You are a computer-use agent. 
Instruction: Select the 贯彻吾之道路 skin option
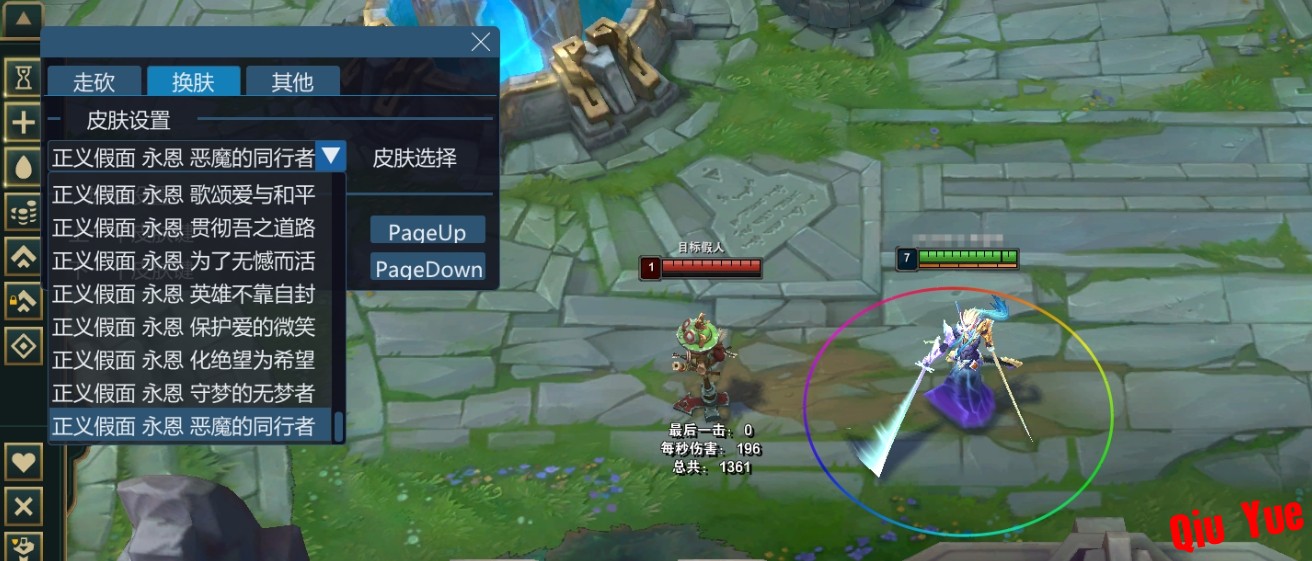coord(184,228)
